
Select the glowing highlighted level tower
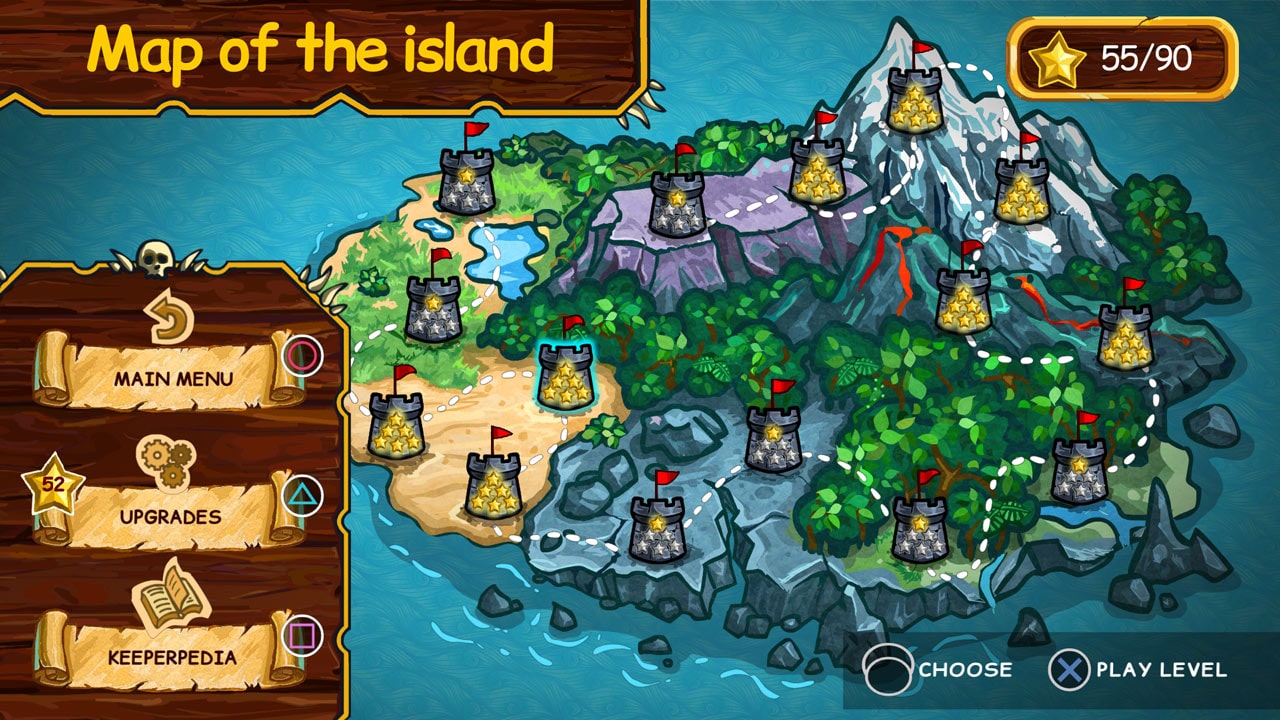[x=567, y=377]
